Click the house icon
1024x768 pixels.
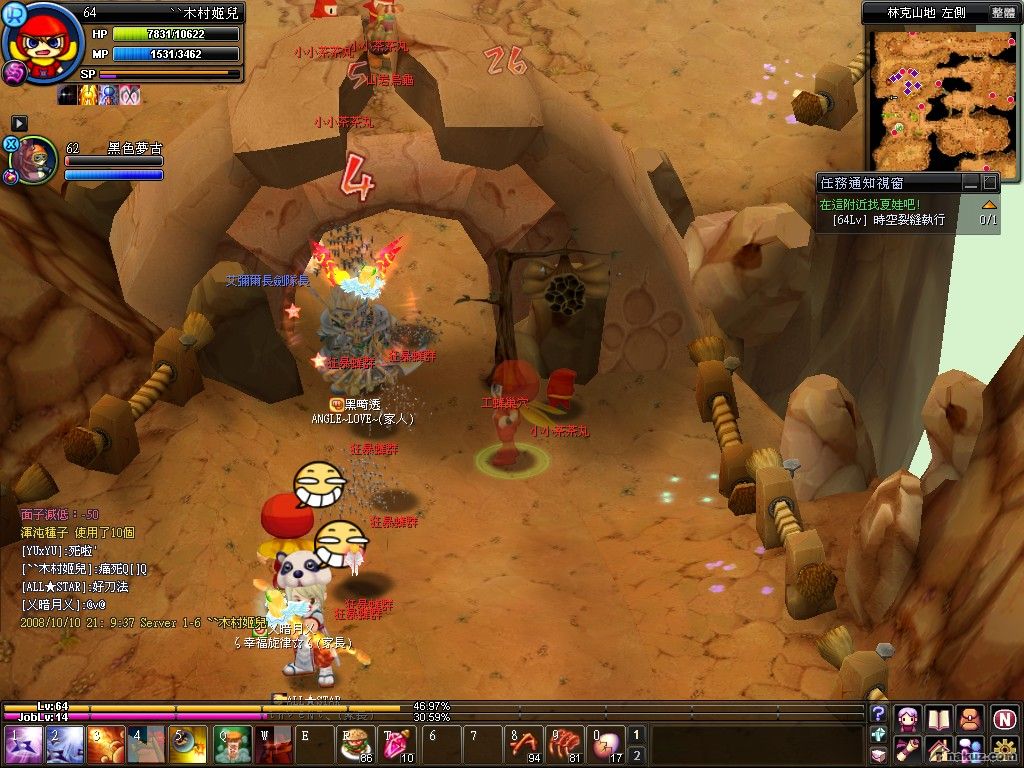938,748
